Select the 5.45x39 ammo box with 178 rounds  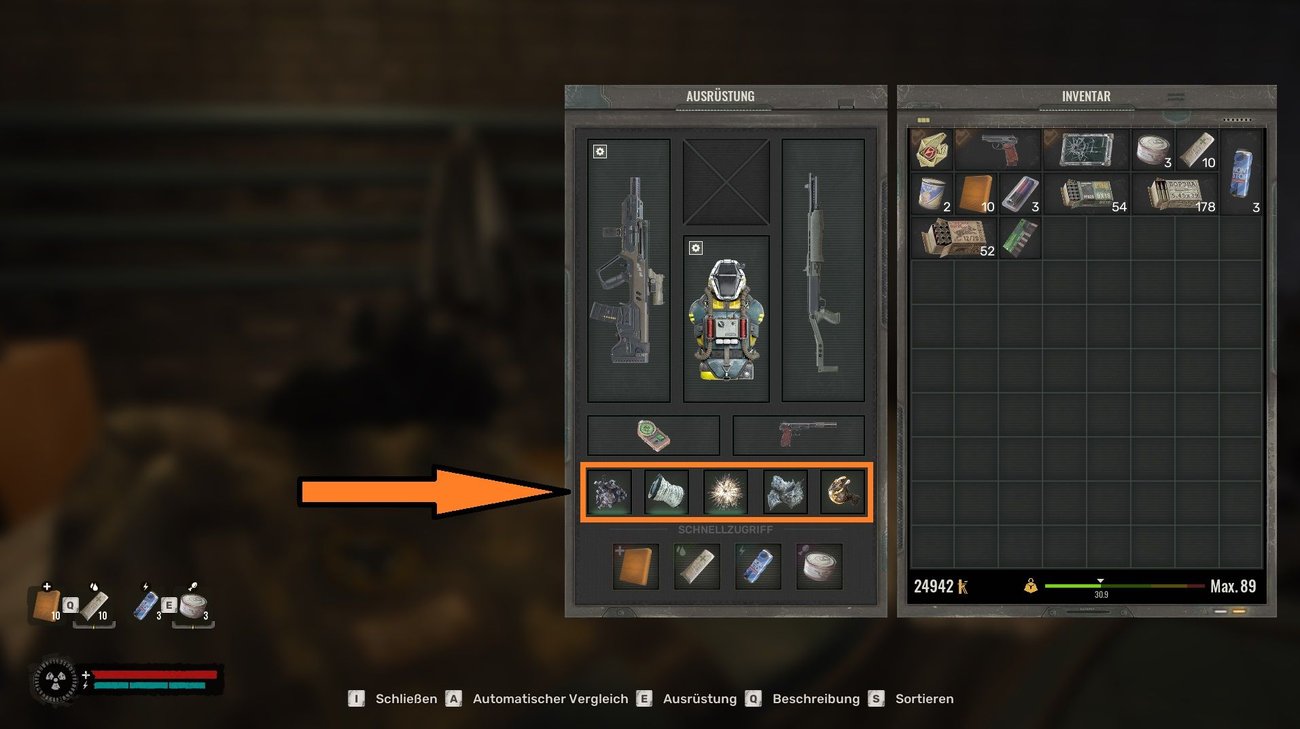click(x=1174, y=193)
